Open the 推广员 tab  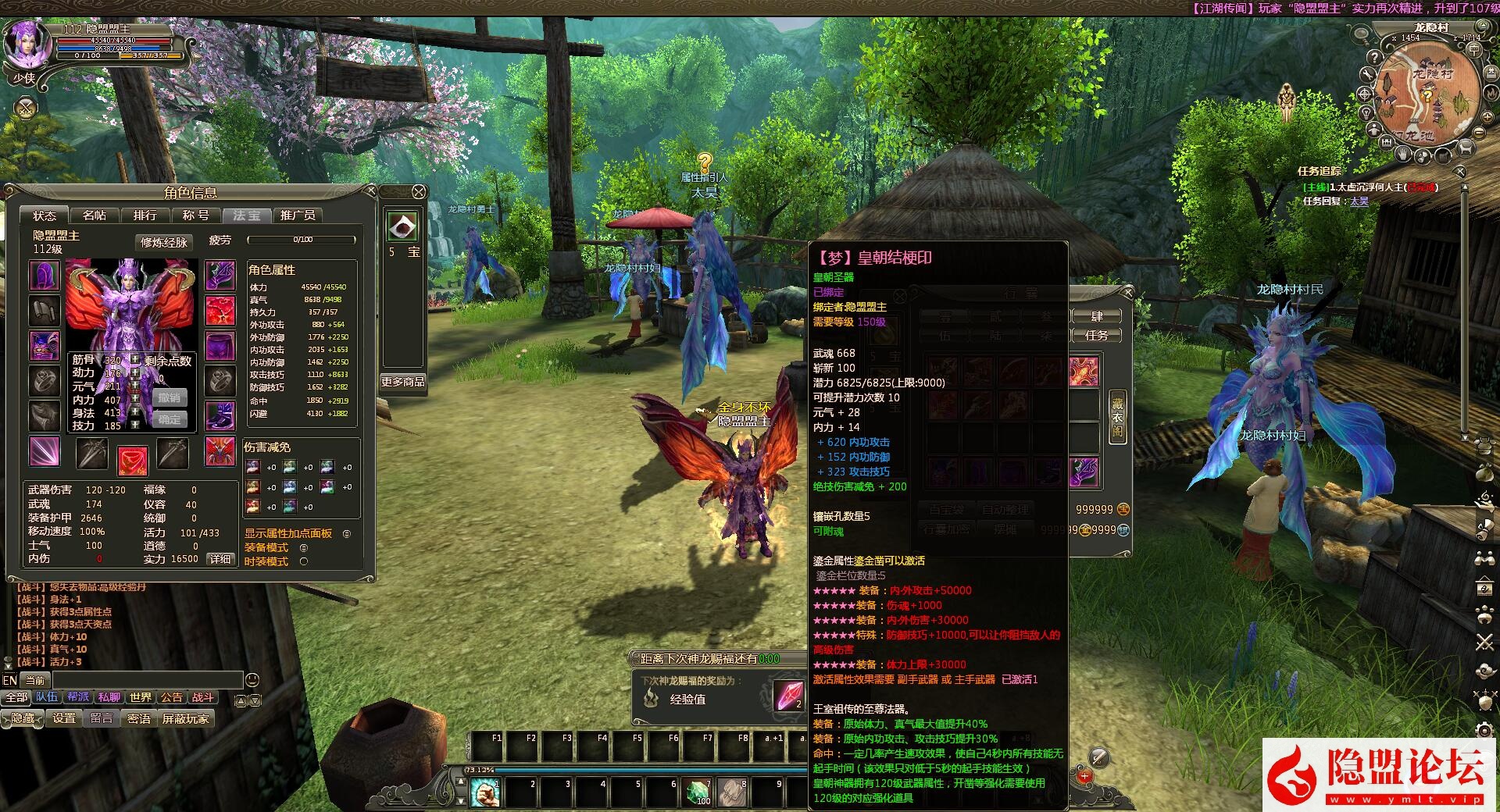(x=297, y=215)
